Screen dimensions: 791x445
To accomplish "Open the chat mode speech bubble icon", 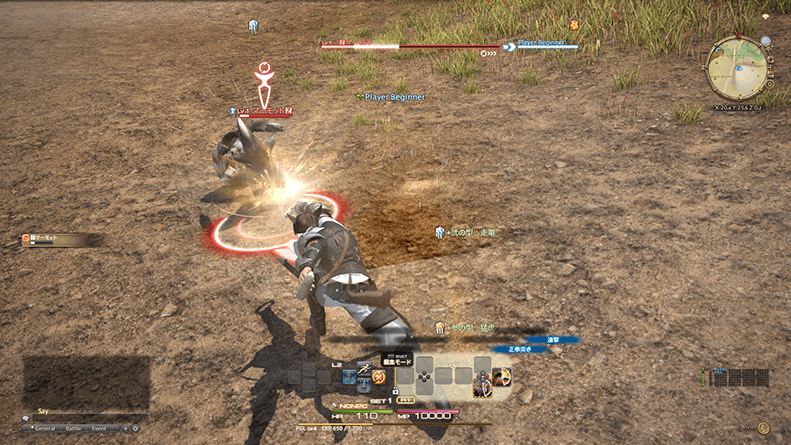I will click(27, 419).
